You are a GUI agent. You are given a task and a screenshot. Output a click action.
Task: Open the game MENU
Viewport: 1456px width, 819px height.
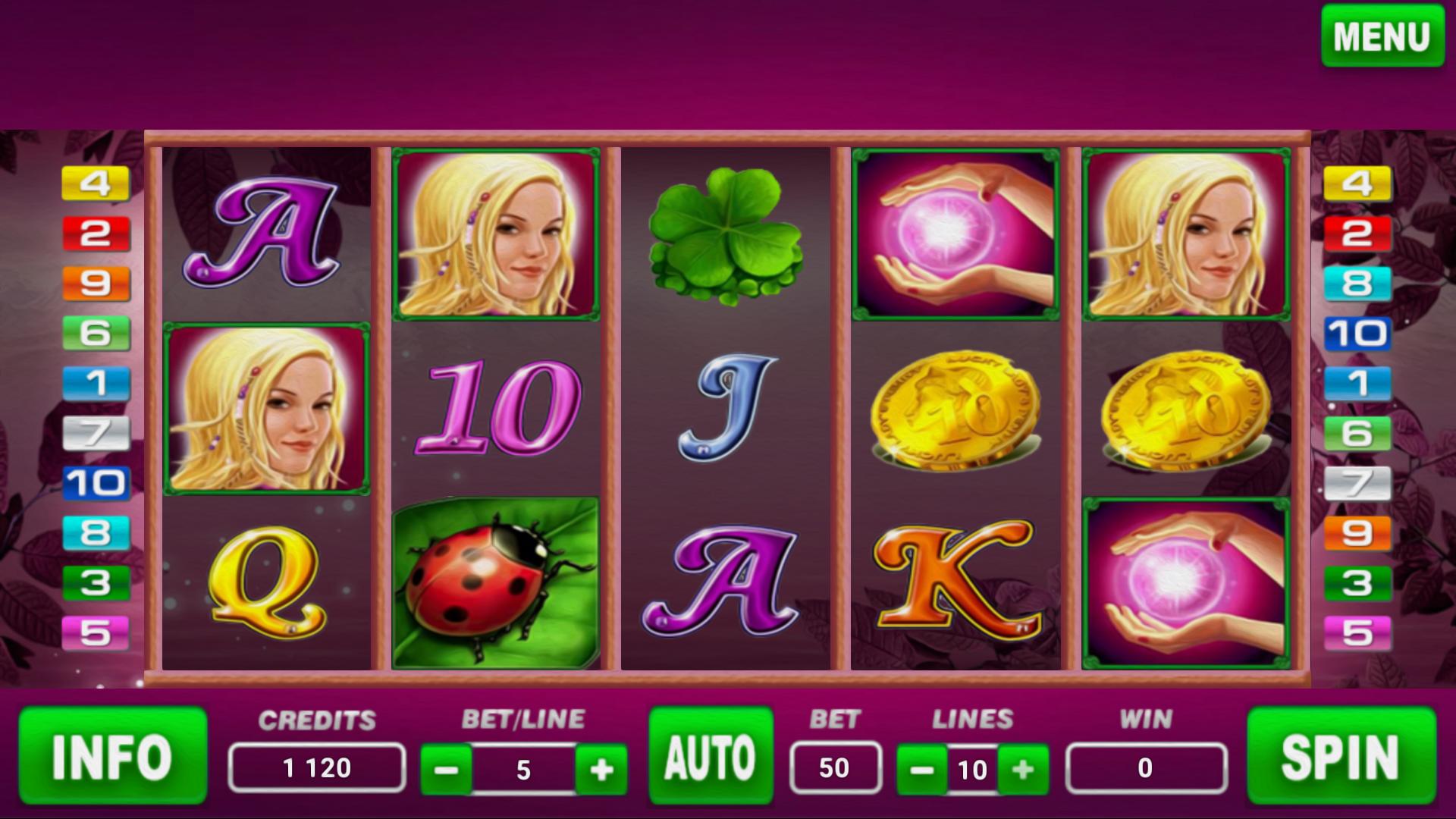[x=1382, y=35]
